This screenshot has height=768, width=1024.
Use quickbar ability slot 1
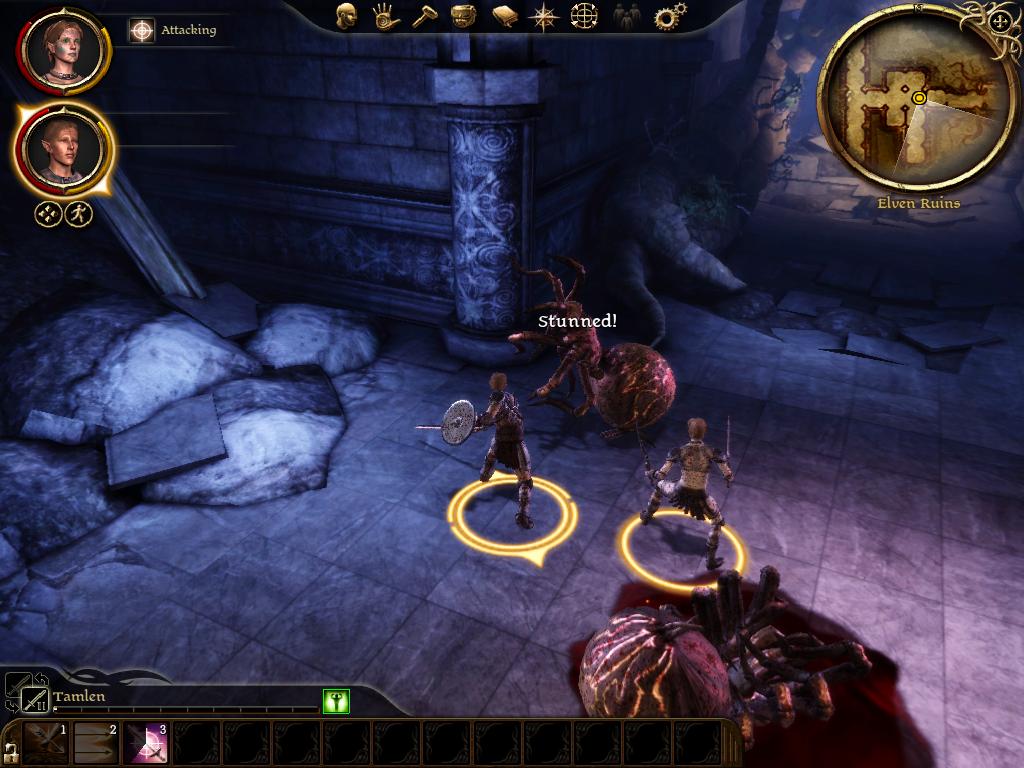(x=46, y=744)
